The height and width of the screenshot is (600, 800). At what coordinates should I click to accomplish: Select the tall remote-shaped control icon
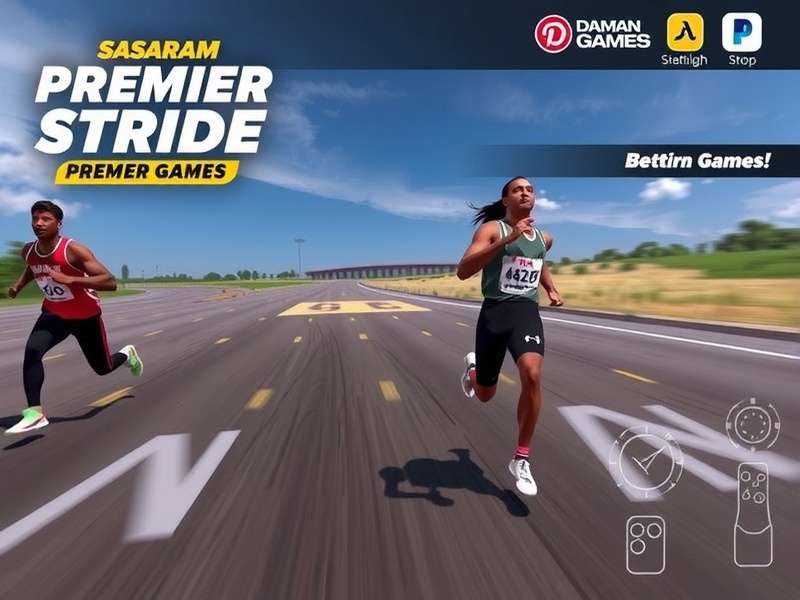752,513
